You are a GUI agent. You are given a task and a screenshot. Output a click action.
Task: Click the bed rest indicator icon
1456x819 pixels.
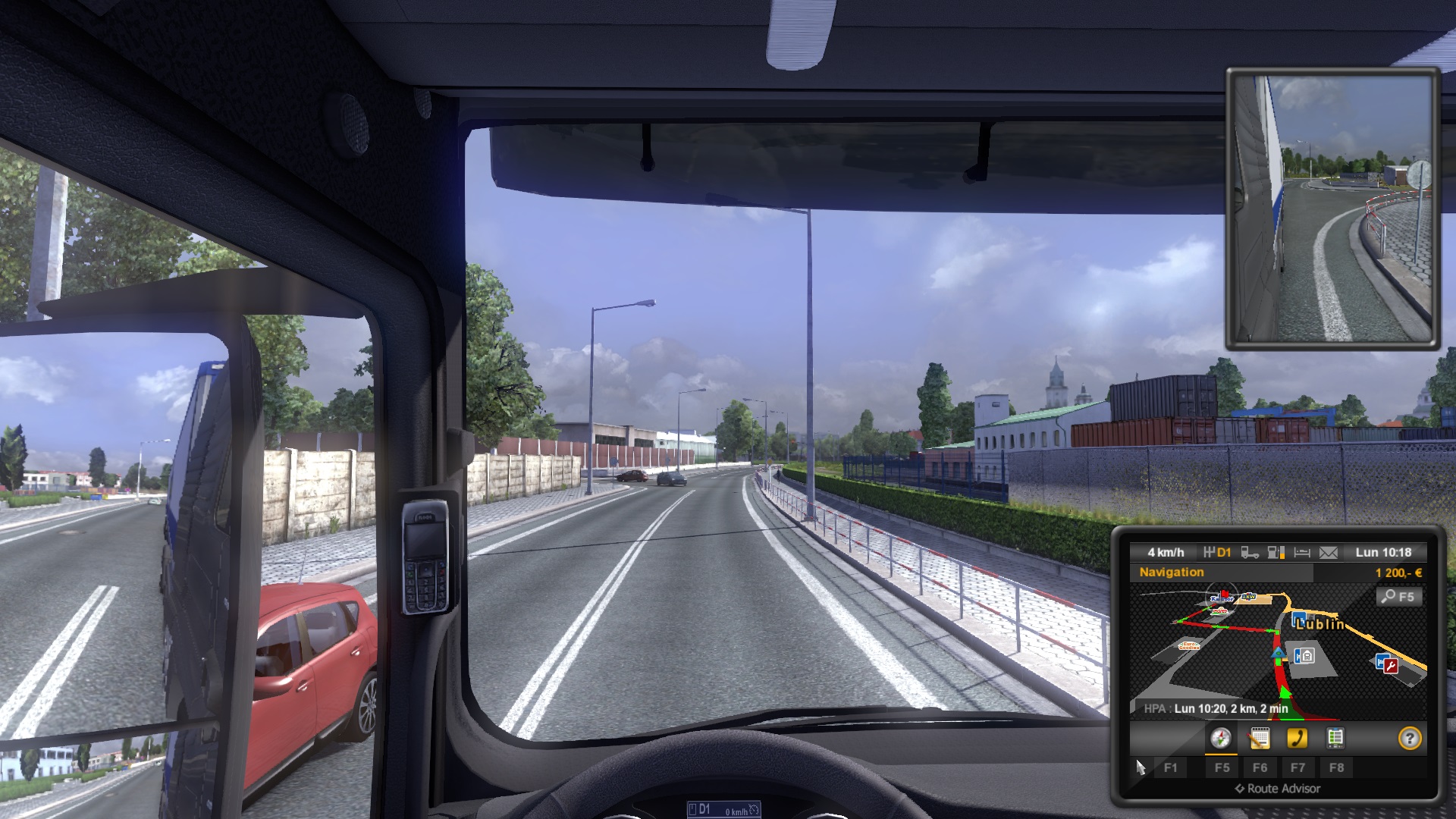pyautogui.click(x=1302, y=553)
